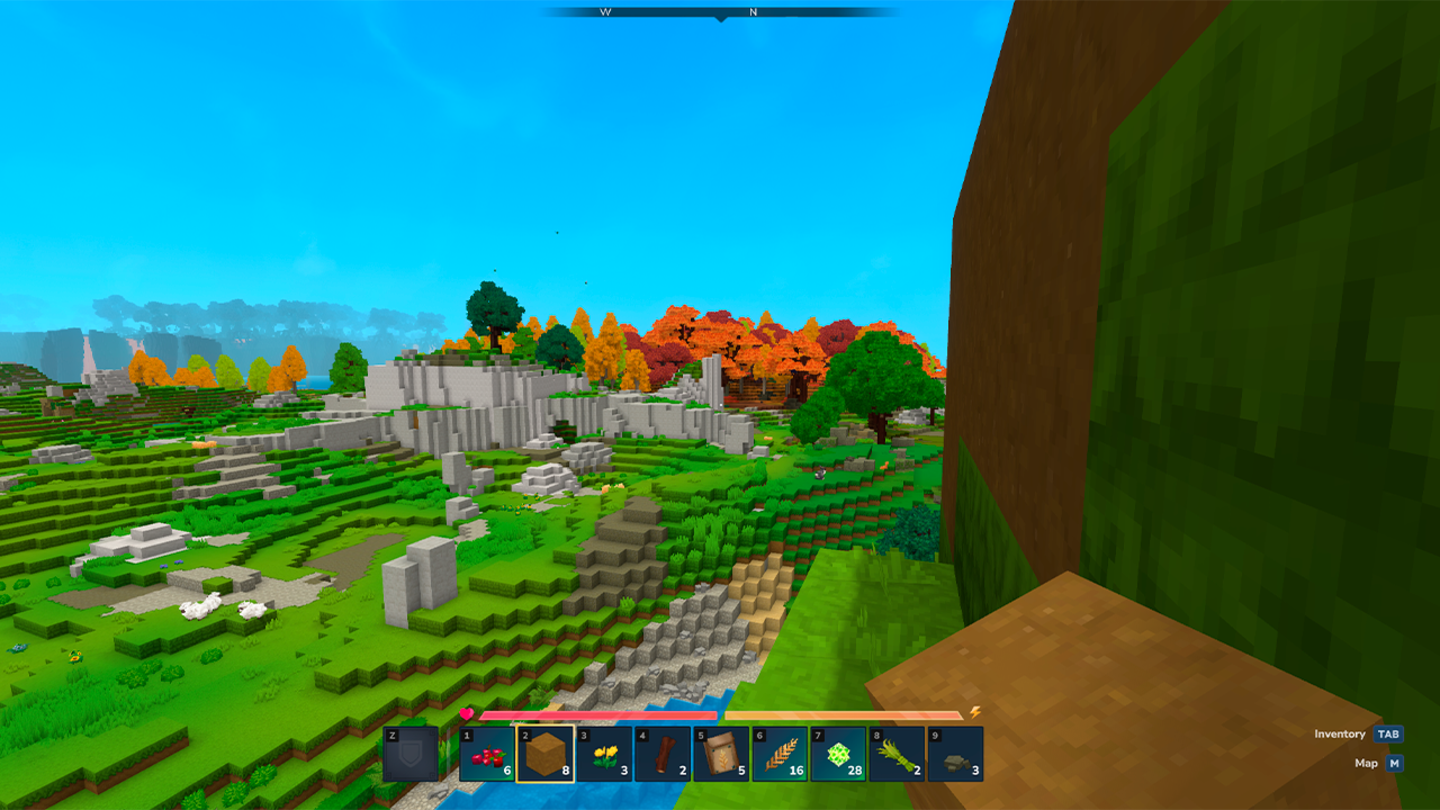Click the heart icon beside the health bar

468,713
